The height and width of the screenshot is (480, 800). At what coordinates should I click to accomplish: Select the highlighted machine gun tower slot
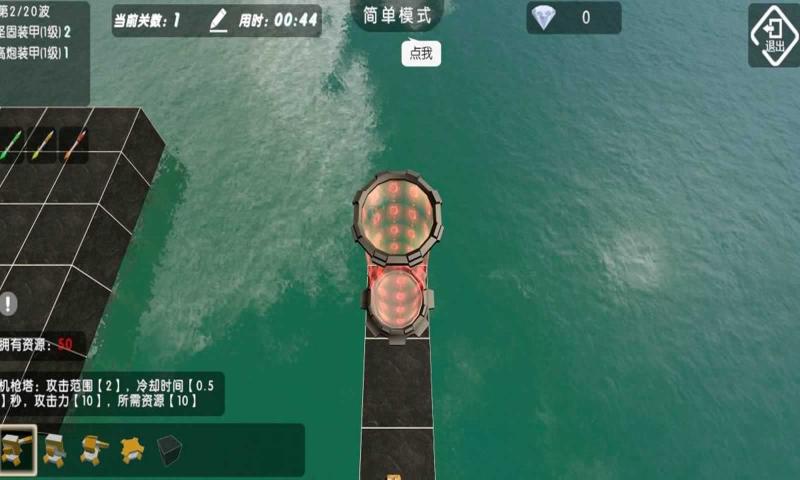[17, 450]
